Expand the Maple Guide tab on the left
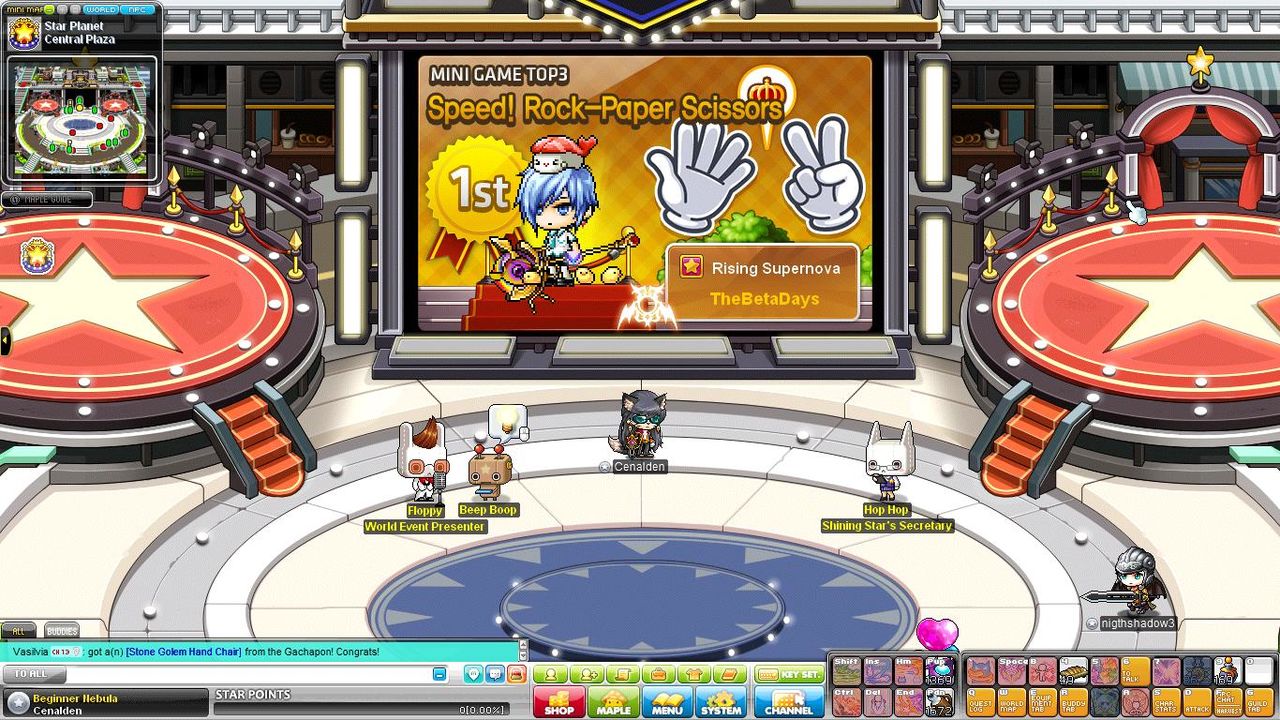Viewport: 1280px width, 720px height. pos(45,199)
